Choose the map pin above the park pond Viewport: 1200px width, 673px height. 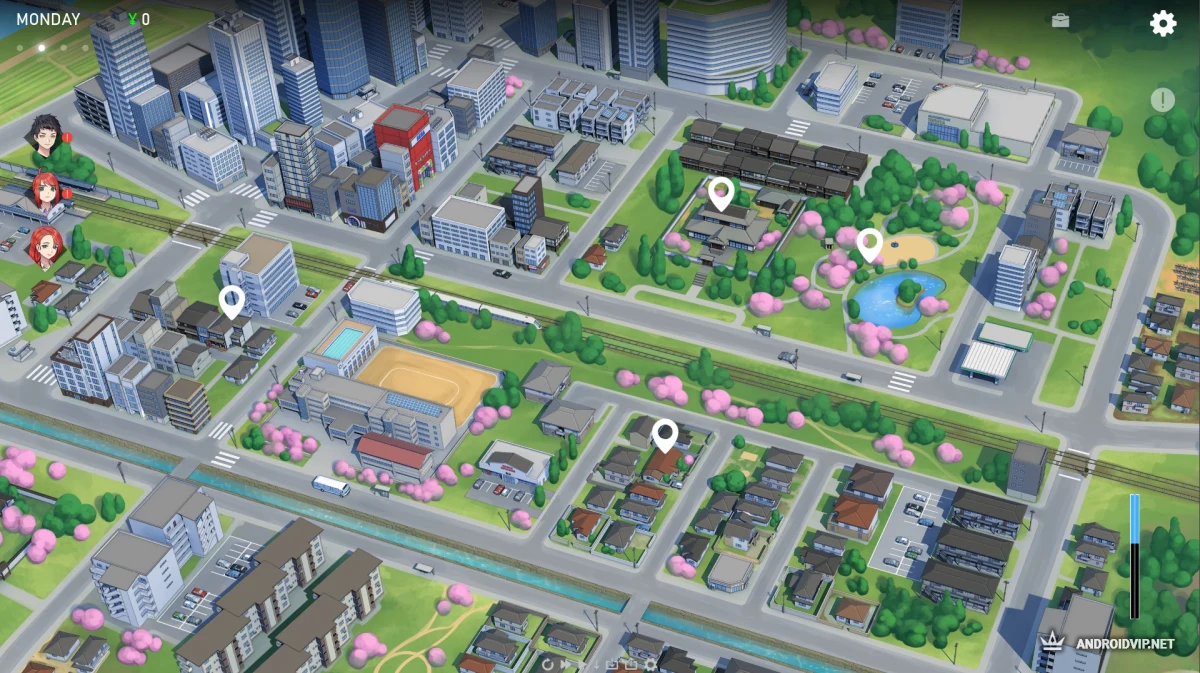point(869,243)
